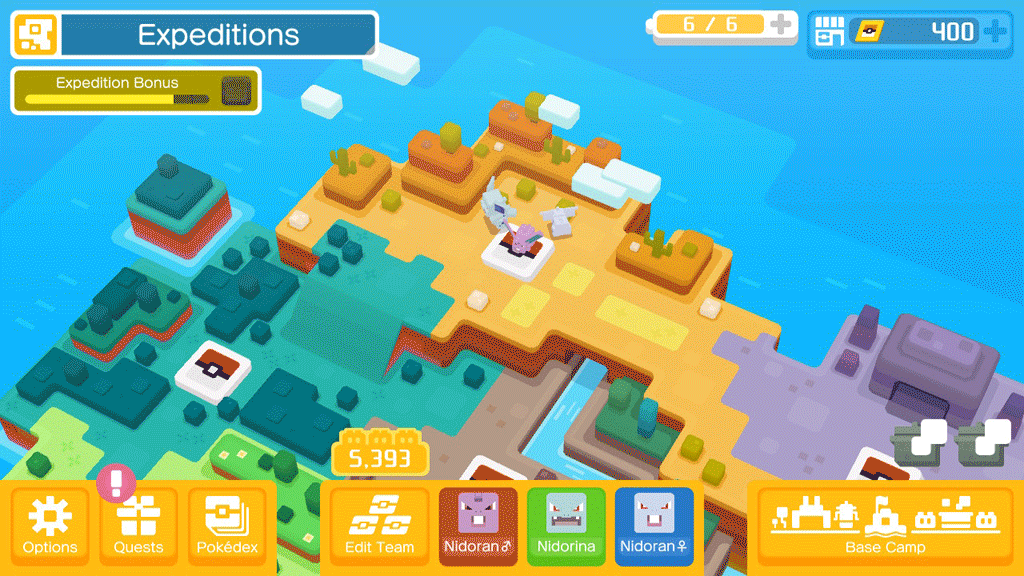The image size is (1024, 576).
Task: Open the Options menu
Action: pos(50,525)
